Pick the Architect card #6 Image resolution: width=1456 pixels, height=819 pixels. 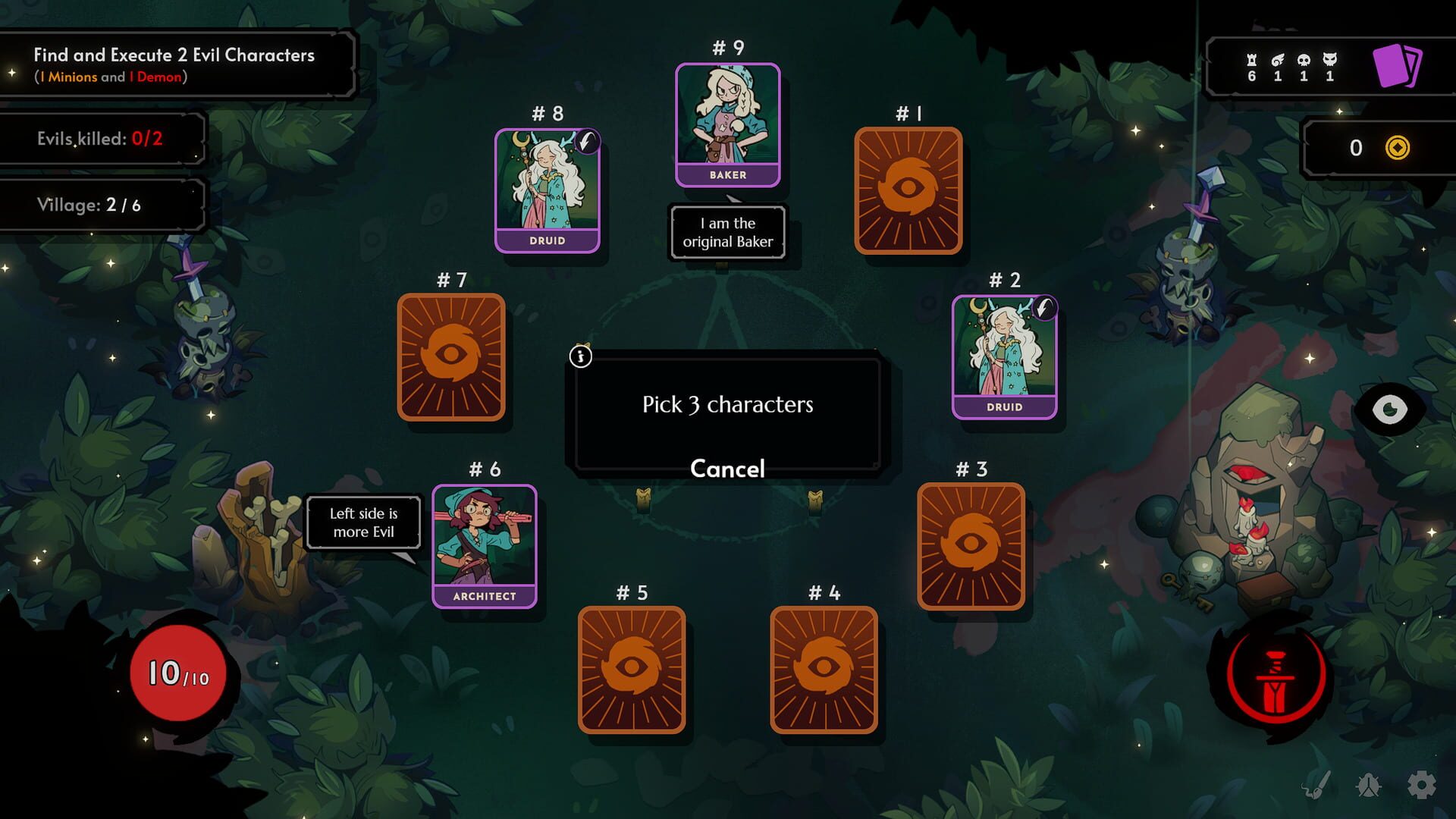click(485, 542)
